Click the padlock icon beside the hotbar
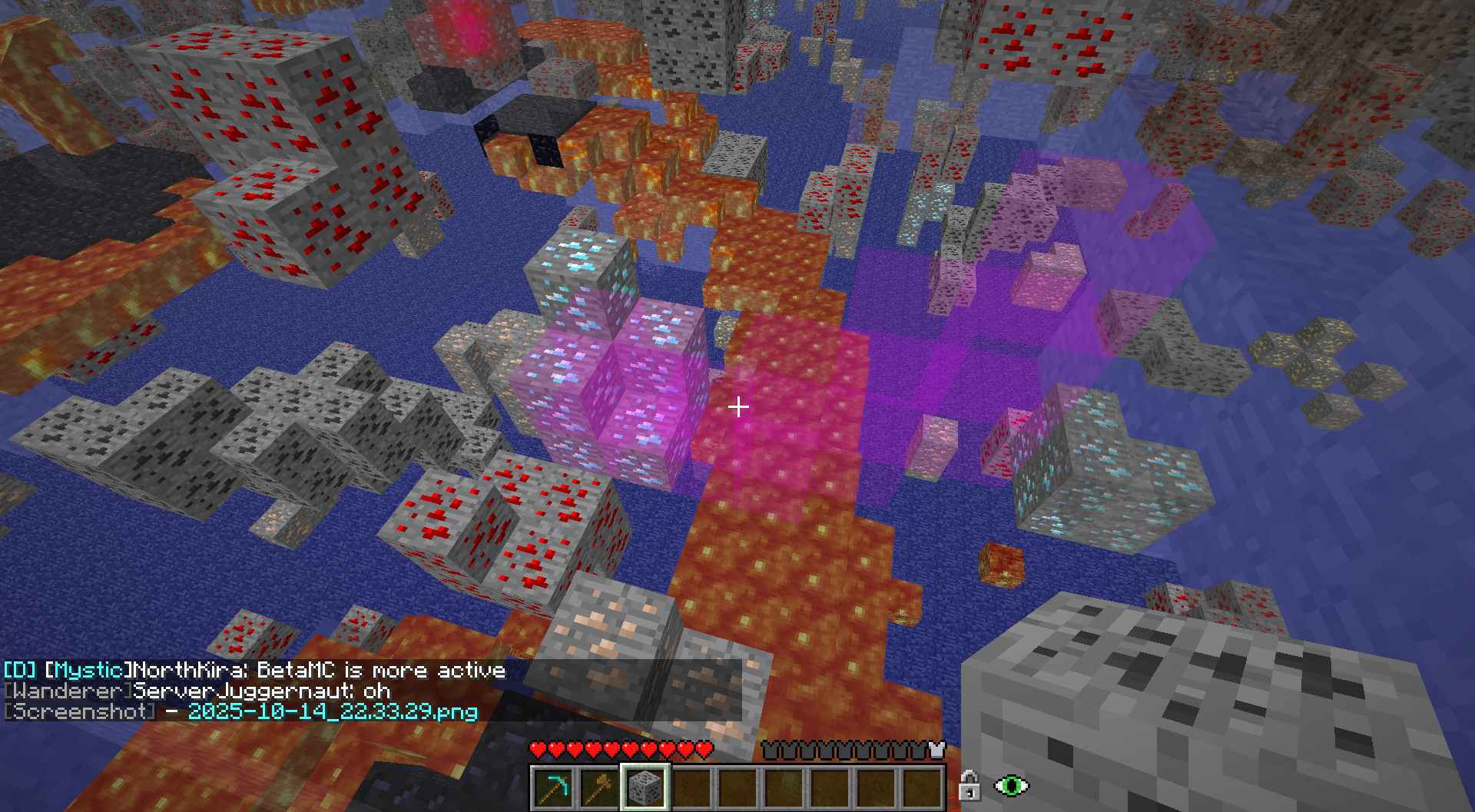This screenshot has width=1475, height=812. pyautogui.click(x=969, y=786)
